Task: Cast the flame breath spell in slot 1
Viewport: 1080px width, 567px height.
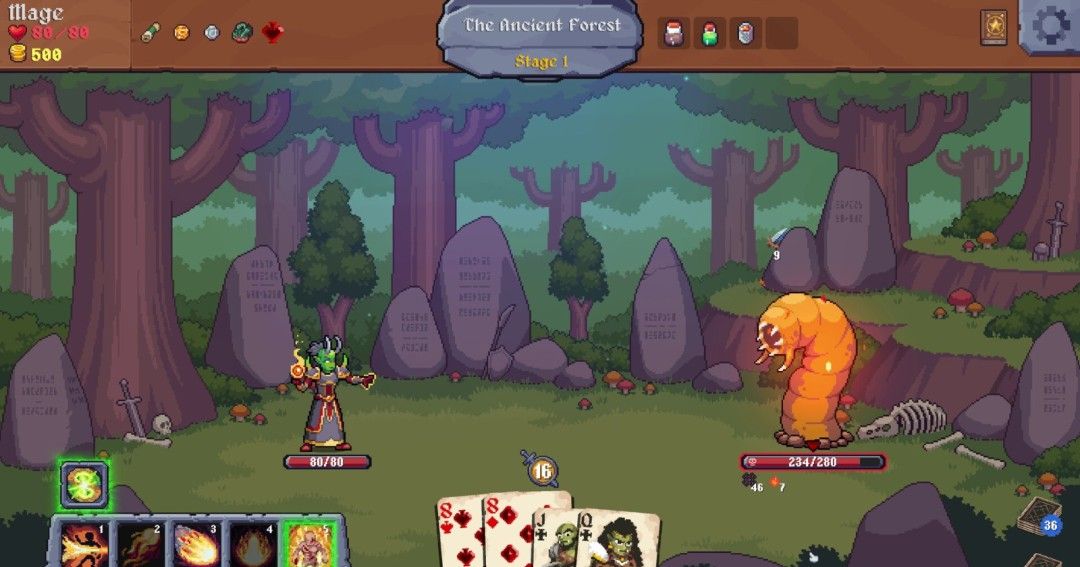Action: (85, 544)
